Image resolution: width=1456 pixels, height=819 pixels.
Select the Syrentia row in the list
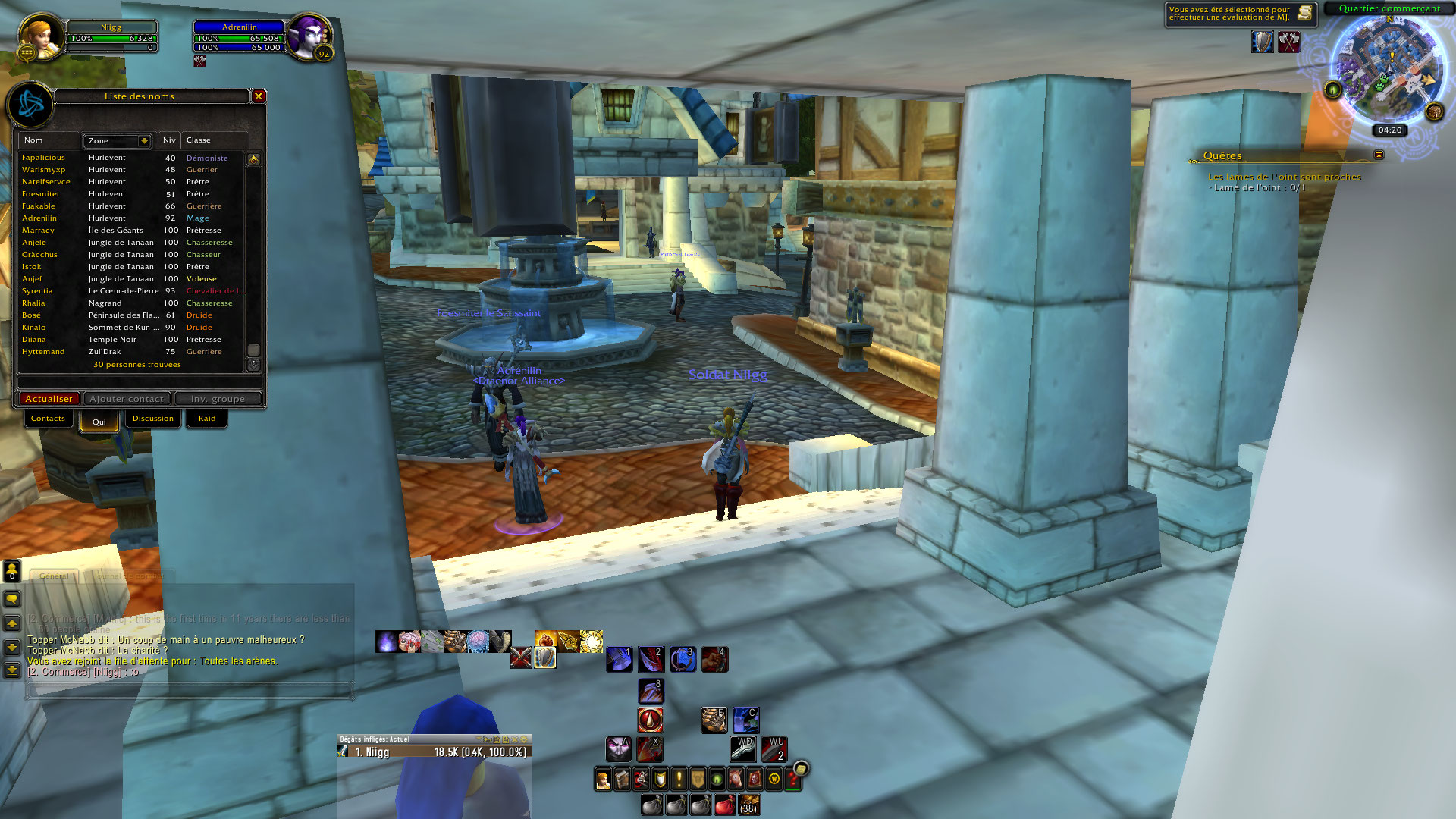37,291
